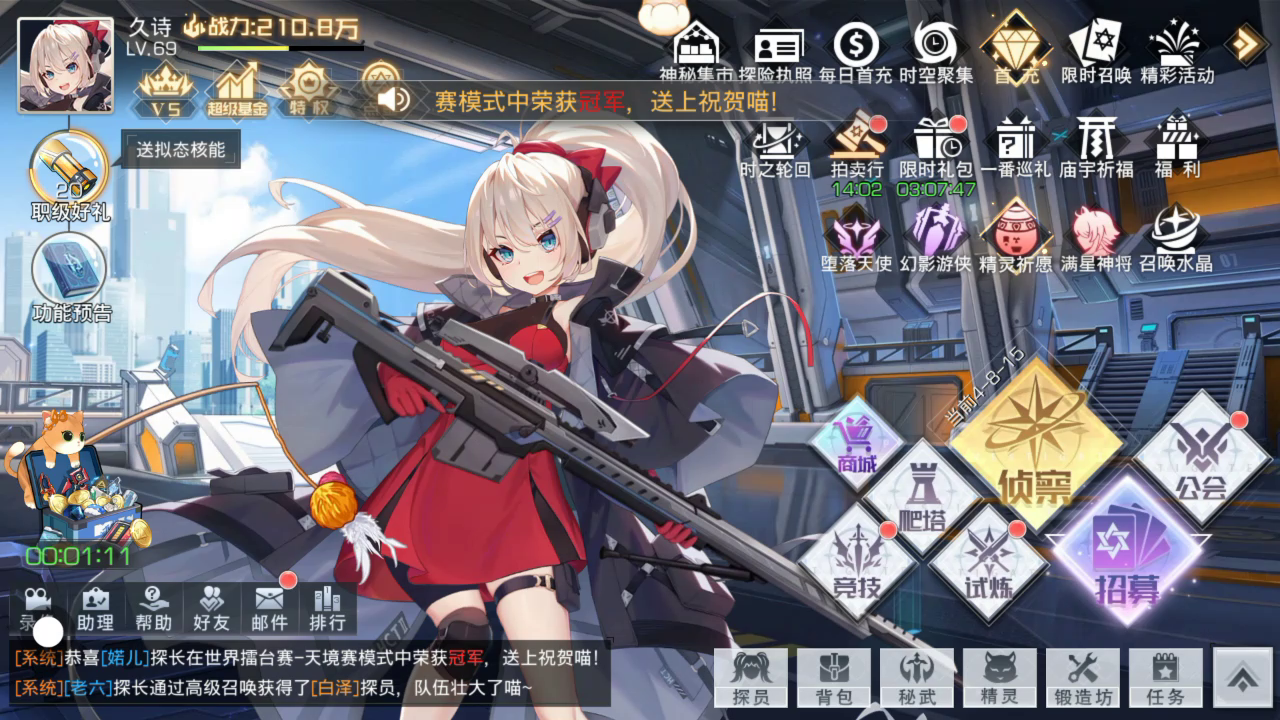Screen dimensions: 1280x720
Task: View the 排行 rankings
Action: [328, 607]
